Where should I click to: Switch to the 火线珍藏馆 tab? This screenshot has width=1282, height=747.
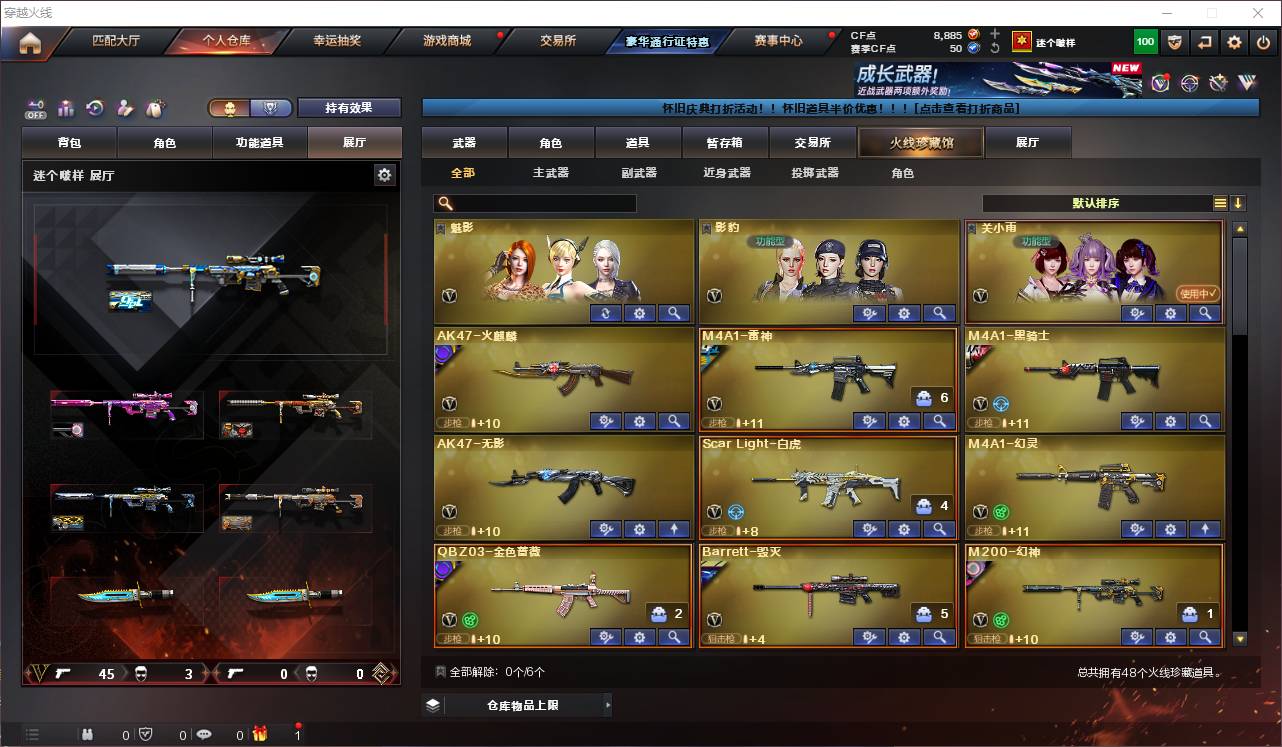[919, 142]
